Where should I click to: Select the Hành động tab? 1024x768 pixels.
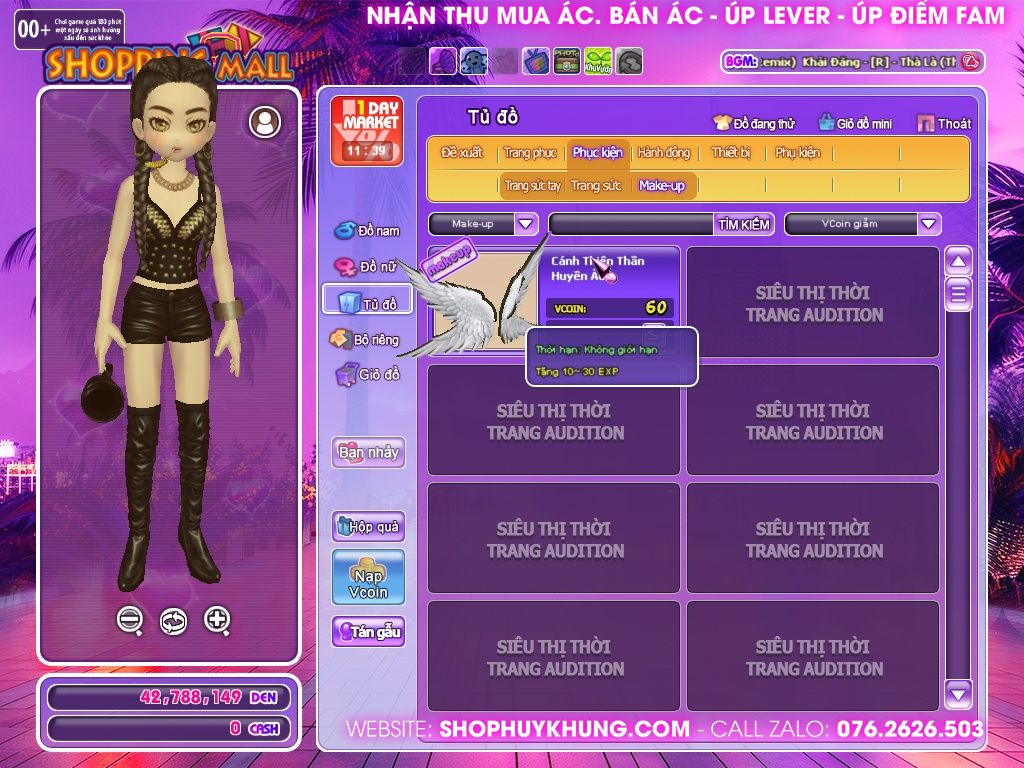coord(664,153)
